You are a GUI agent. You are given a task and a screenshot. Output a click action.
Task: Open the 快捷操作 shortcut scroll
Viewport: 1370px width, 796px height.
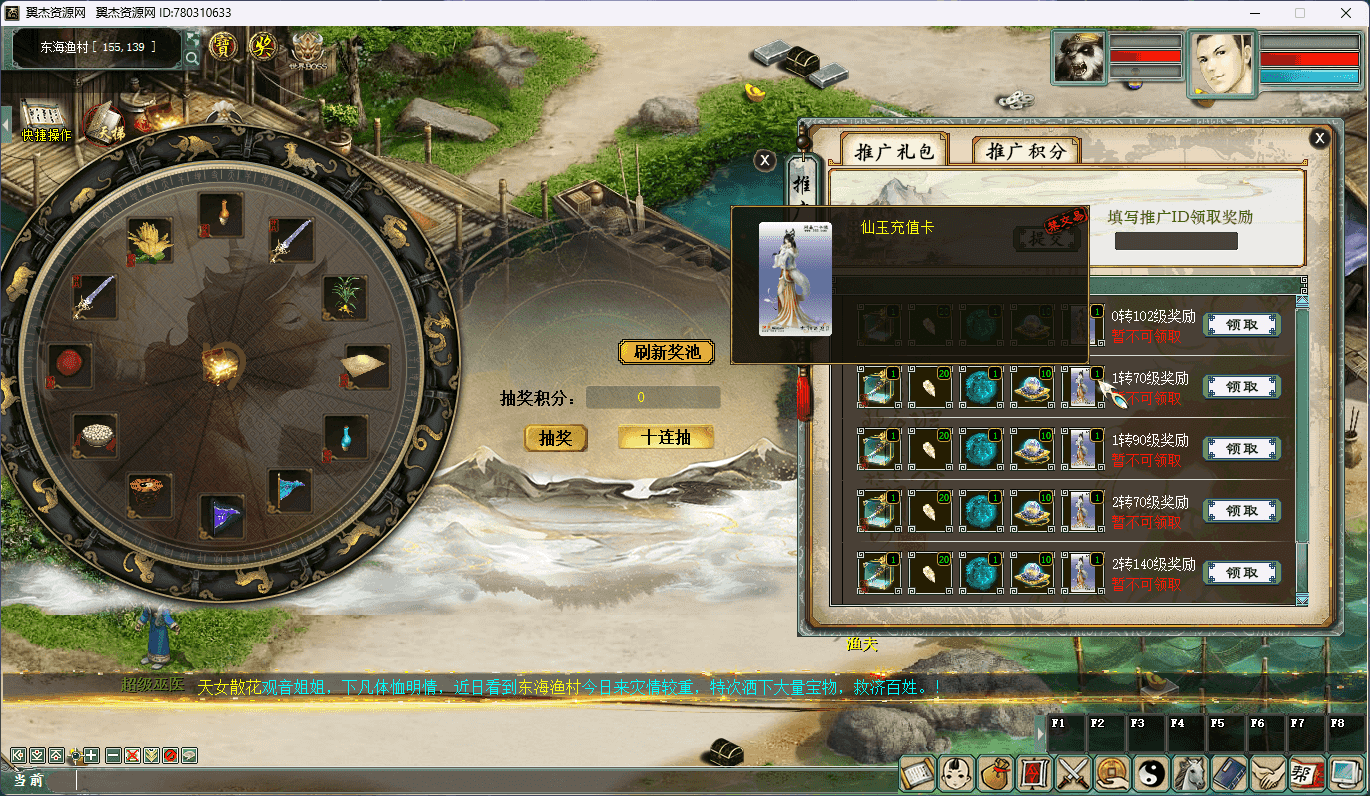click(43, 117)
